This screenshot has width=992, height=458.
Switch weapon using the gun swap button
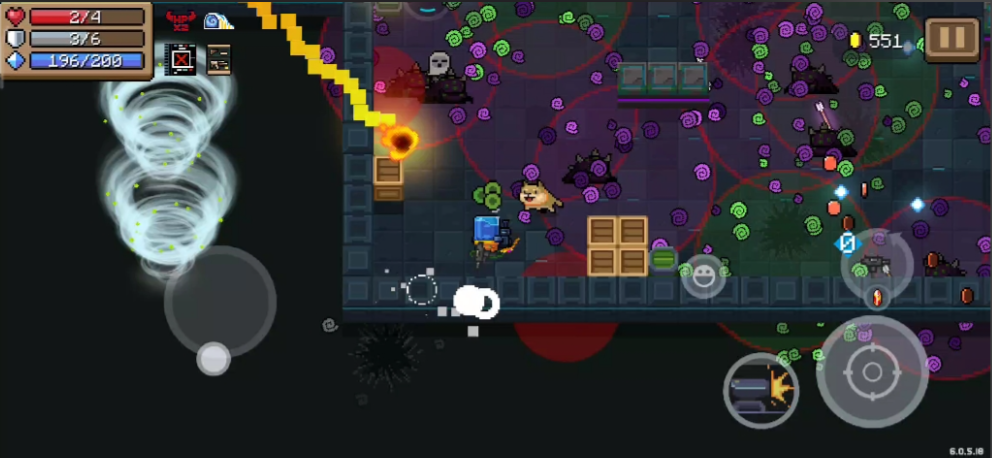[876, 264]
